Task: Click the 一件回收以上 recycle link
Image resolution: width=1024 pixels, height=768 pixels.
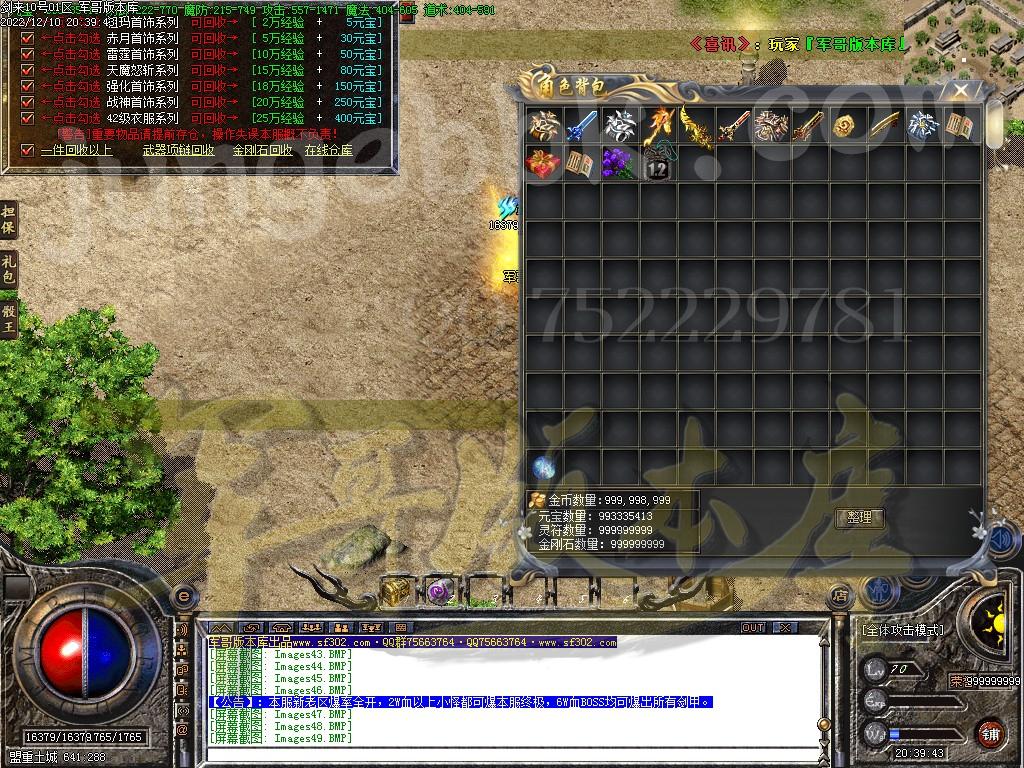Action: (x=76, y=151)
